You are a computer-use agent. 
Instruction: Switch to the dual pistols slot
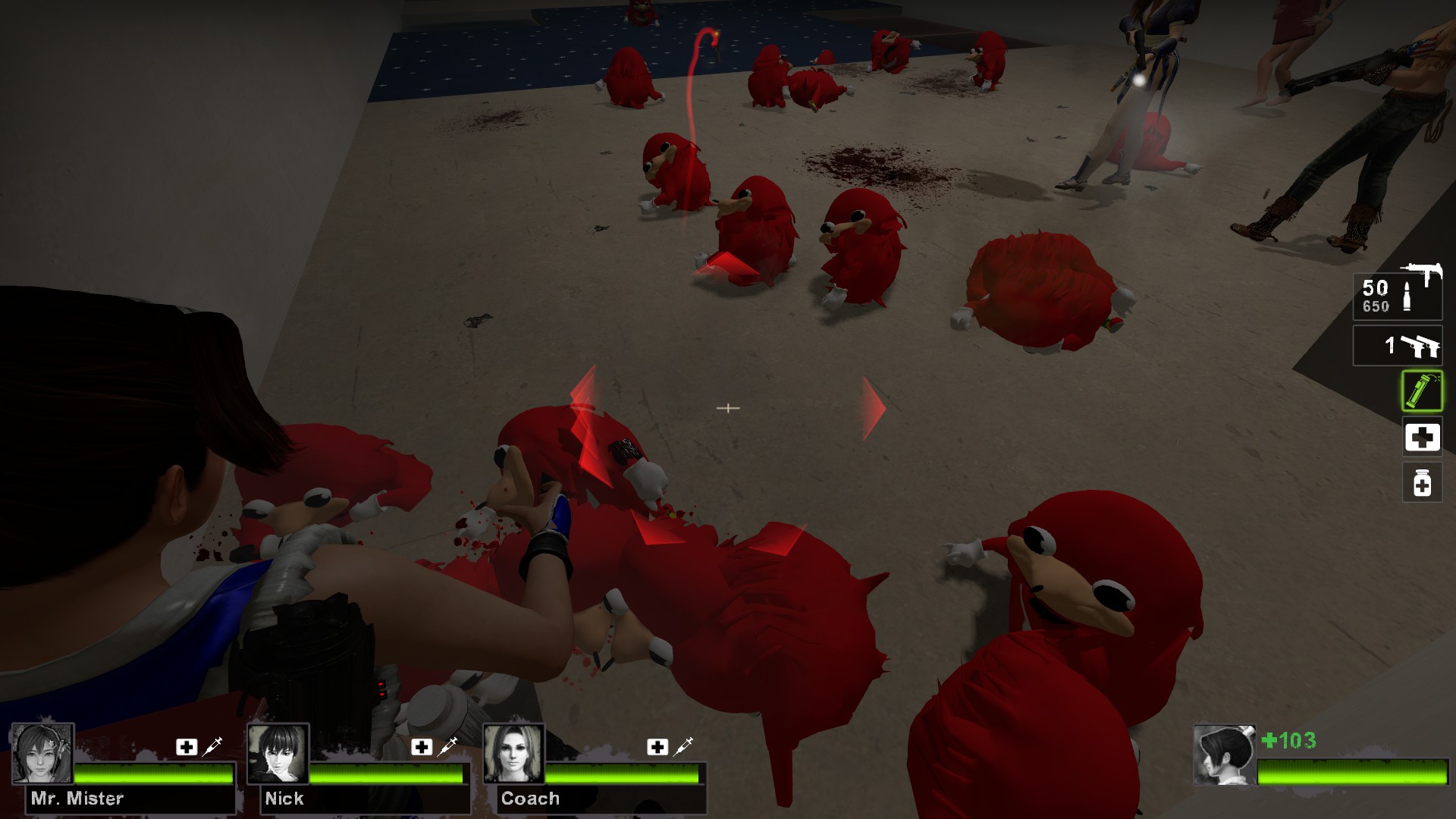[1398, 346]
